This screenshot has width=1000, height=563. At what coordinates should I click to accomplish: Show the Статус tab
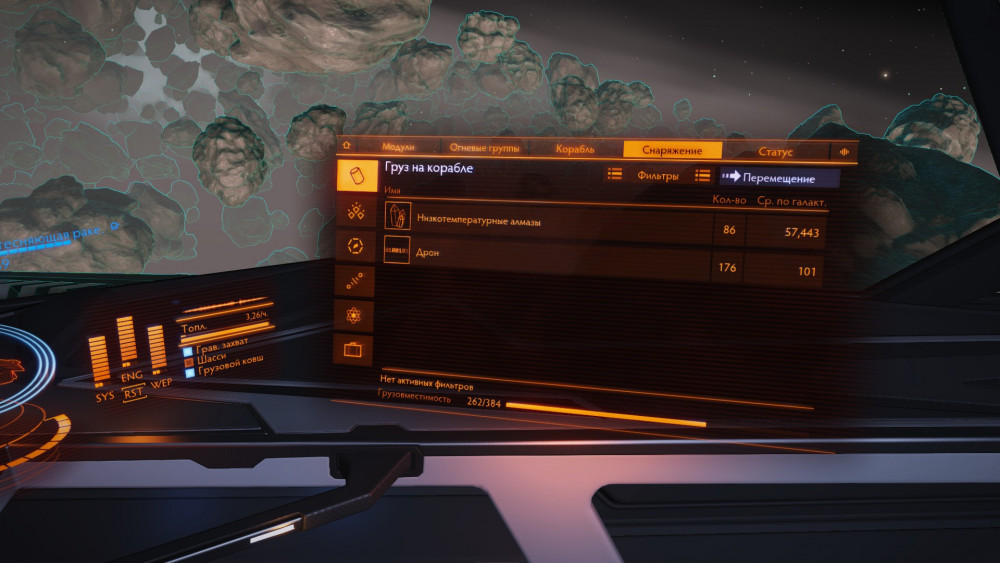(775, 152)
